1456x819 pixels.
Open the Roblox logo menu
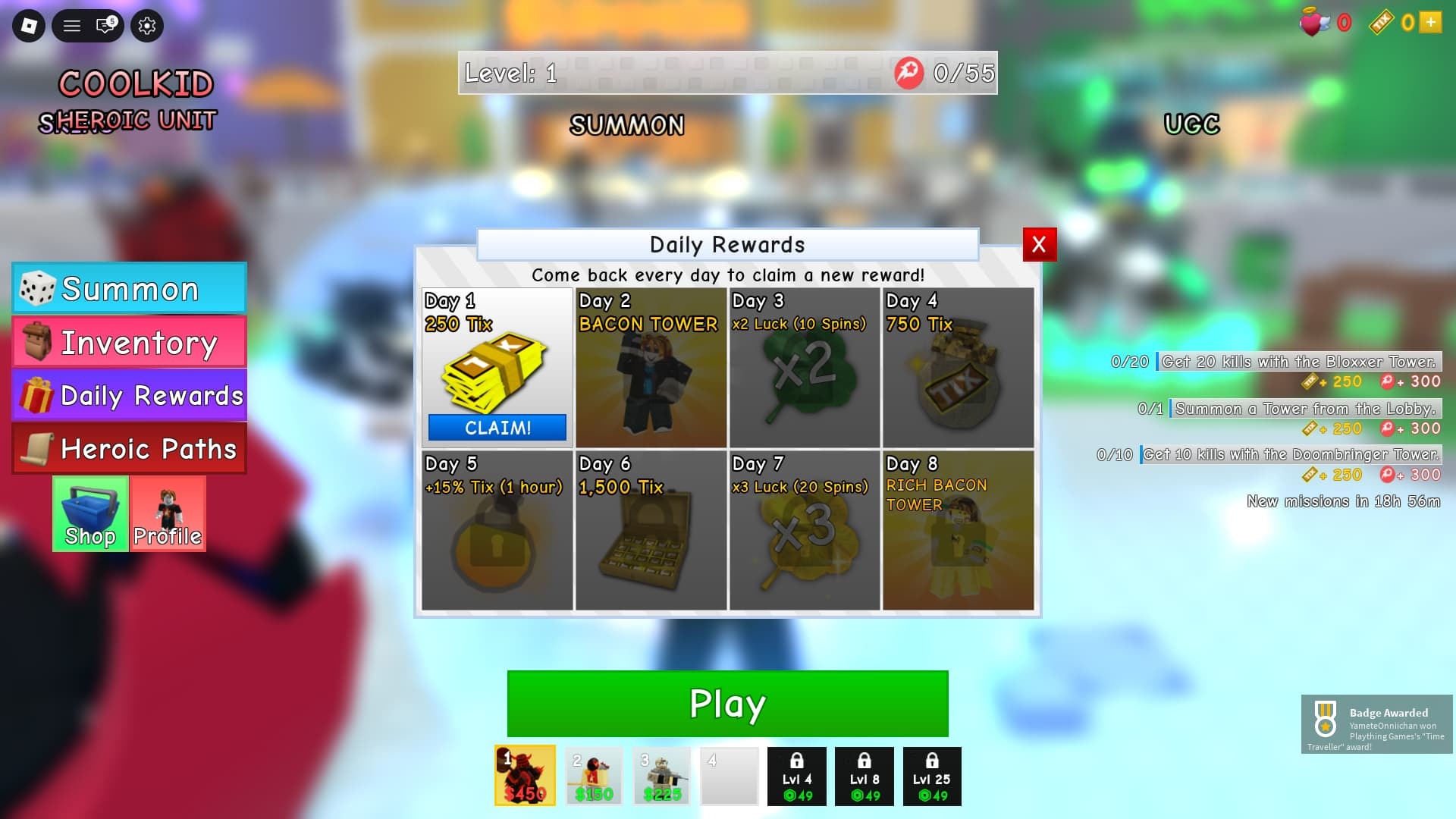30,25
